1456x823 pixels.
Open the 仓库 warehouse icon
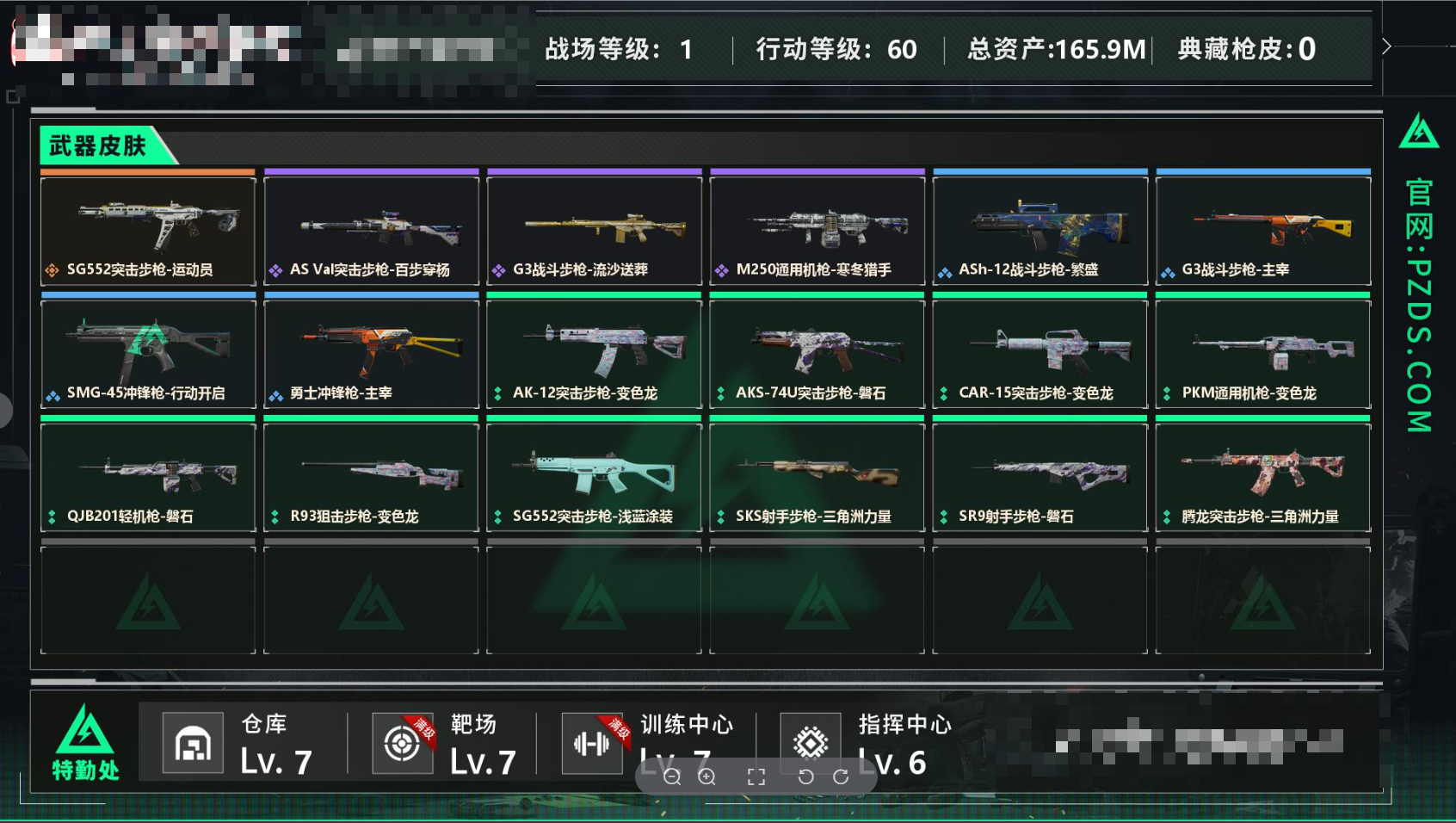[192, 742]
